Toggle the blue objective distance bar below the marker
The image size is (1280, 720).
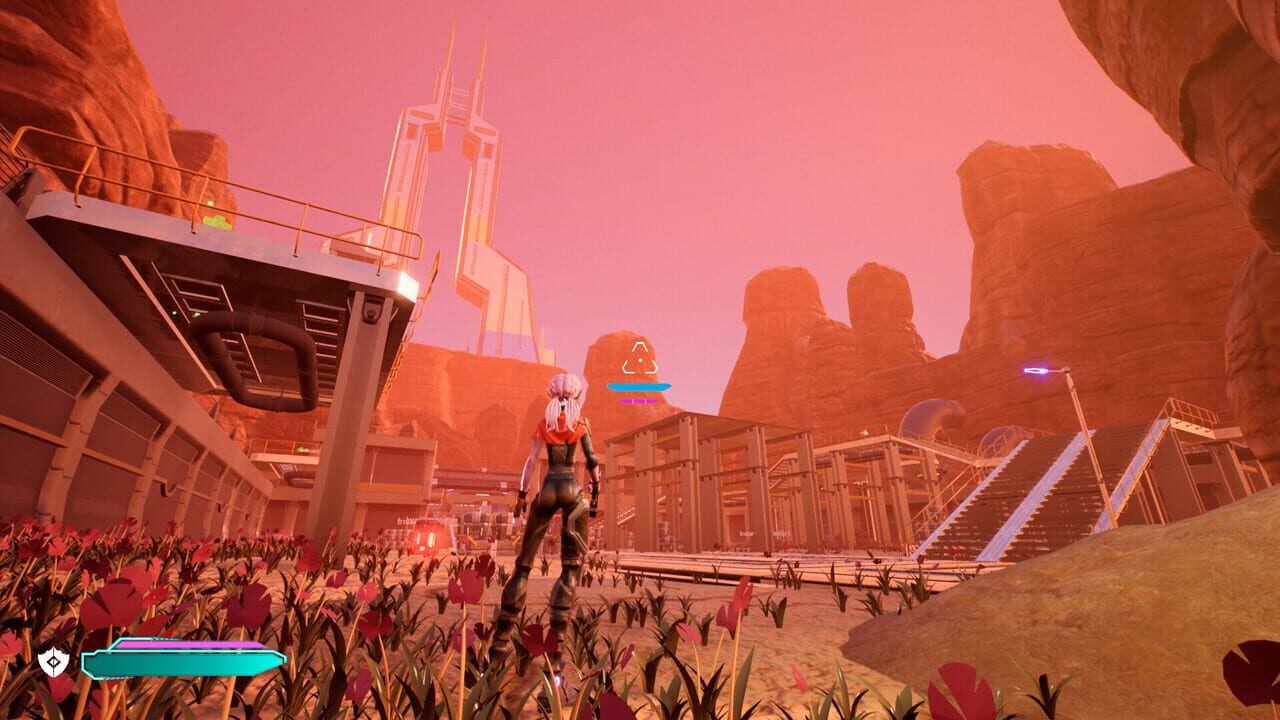pyautogui.click(x=638, y=386)
